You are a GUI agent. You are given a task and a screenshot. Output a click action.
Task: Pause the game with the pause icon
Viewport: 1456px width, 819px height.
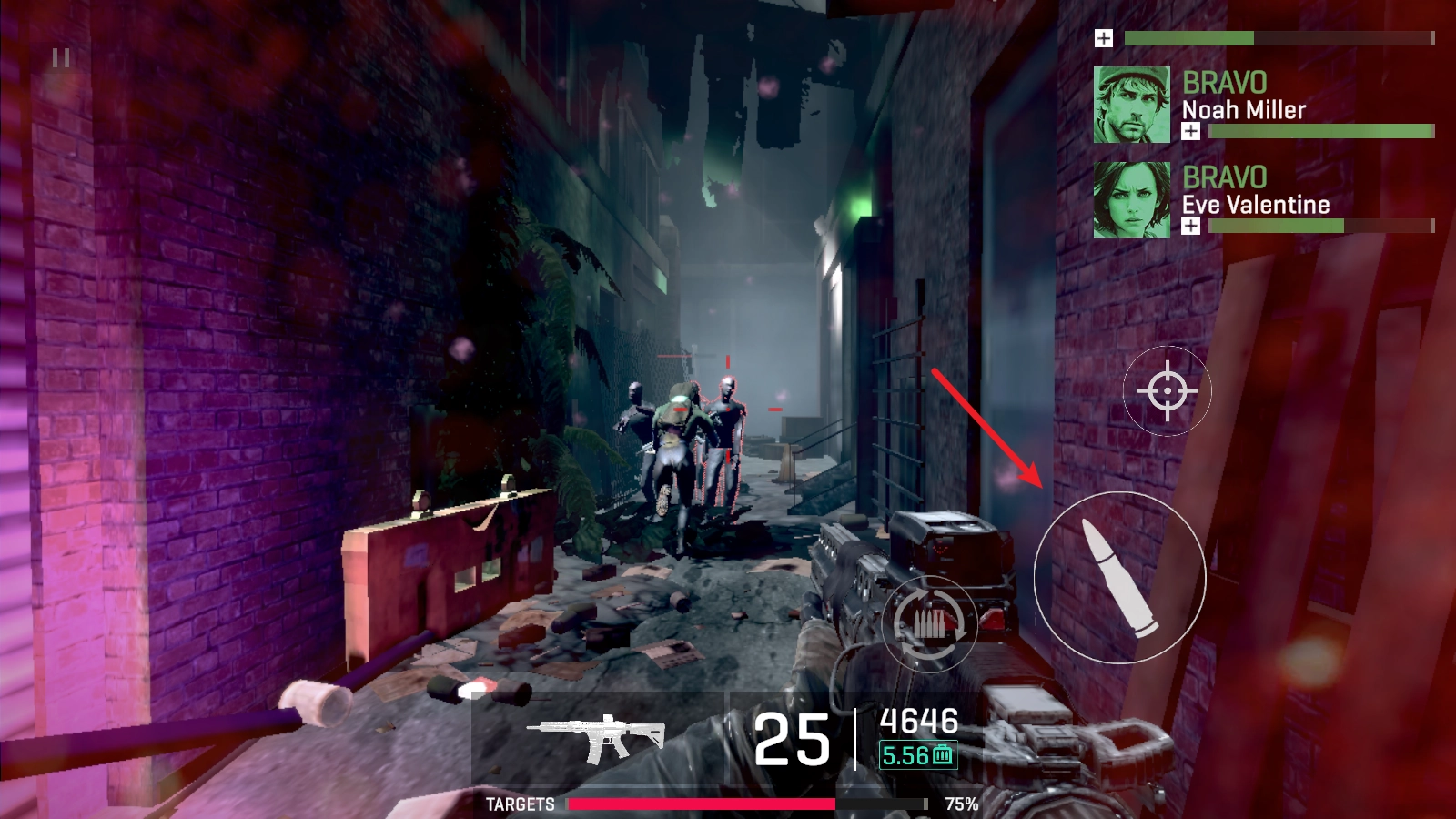61,59
